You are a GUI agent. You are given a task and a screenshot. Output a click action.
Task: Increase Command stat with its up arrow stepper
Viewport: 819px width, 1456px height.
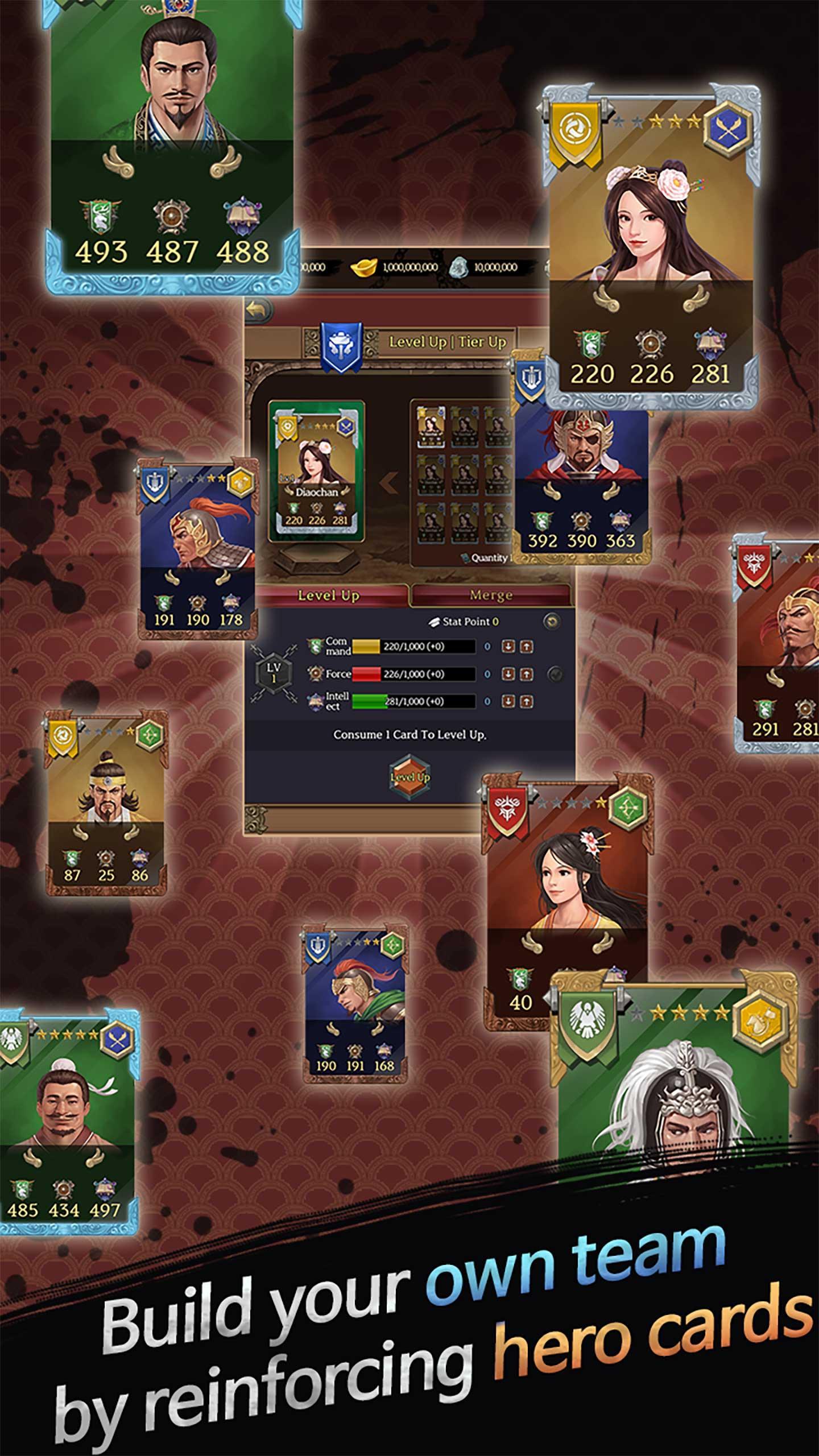[527, 646]
